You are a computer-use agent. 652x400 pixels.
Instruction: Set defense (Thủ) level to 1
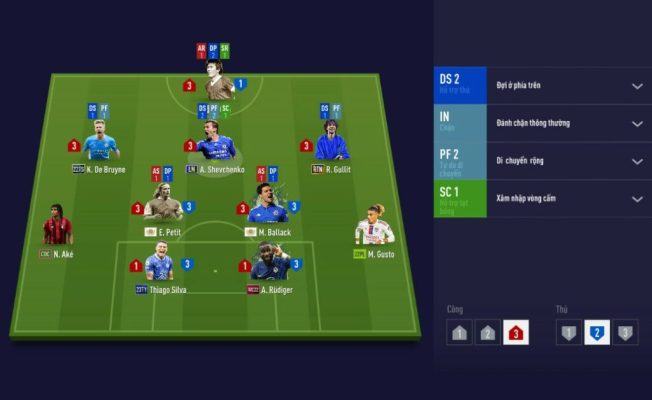pos(568,334)
